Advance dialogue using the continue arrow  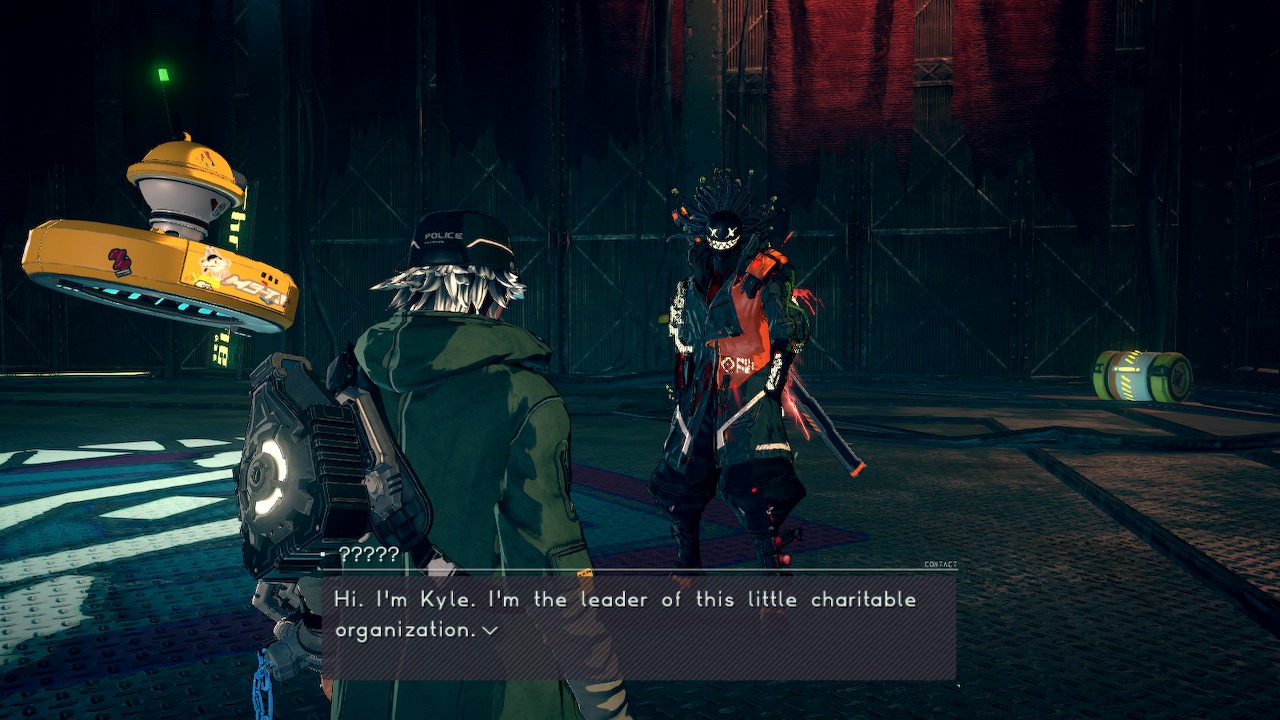point(490,631)
